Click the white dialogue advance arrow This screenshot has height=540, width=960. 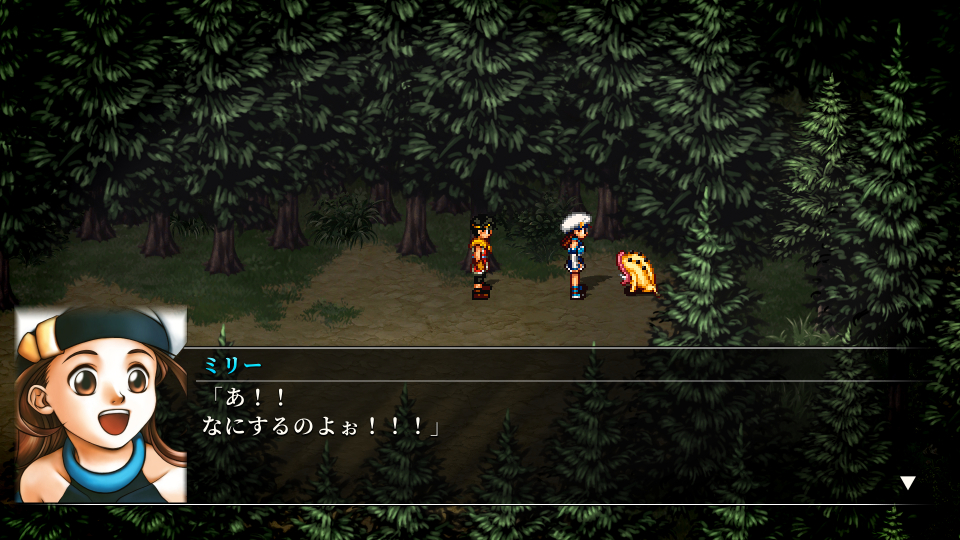coord(907,483)
